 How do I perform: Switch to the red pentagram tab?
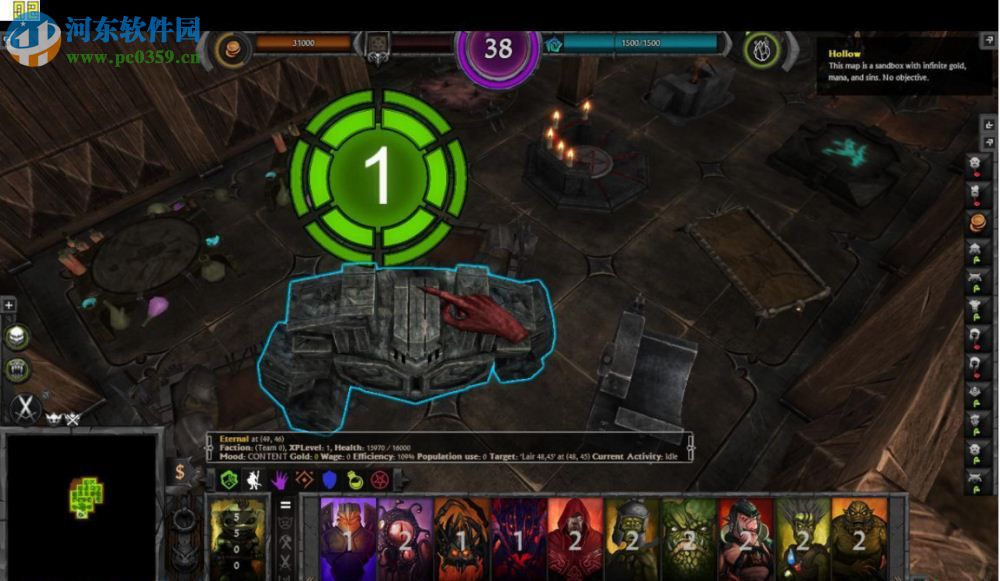pyautogui.click(x=380, y=480)
